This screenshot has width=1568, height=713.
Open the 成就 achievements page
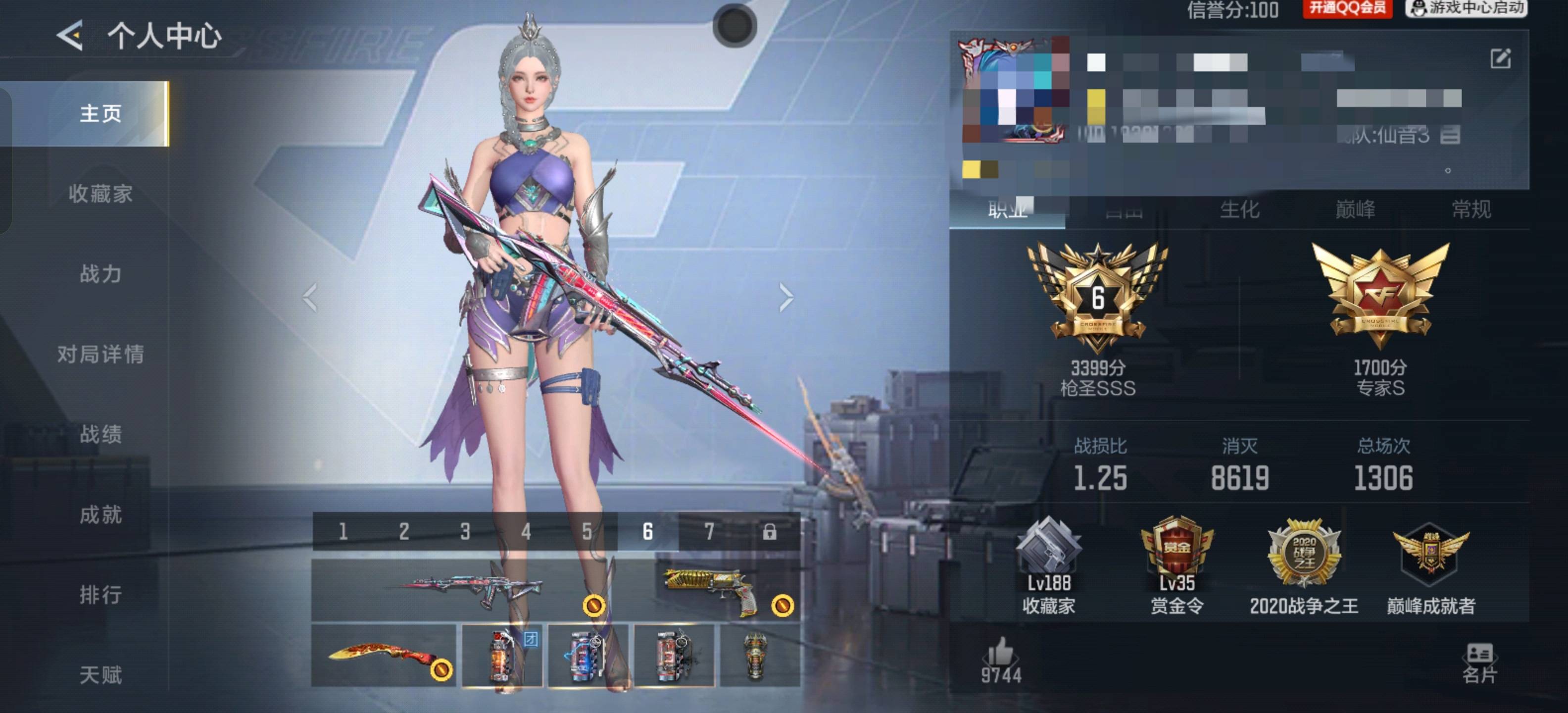point(100,514)
